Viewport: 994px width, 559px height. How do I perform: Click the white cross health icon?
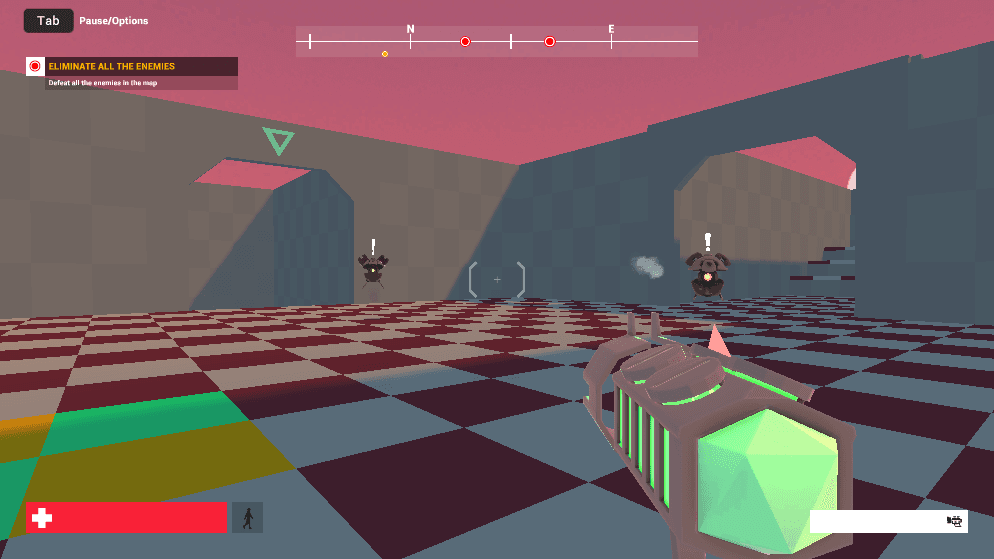click(42, 518)
